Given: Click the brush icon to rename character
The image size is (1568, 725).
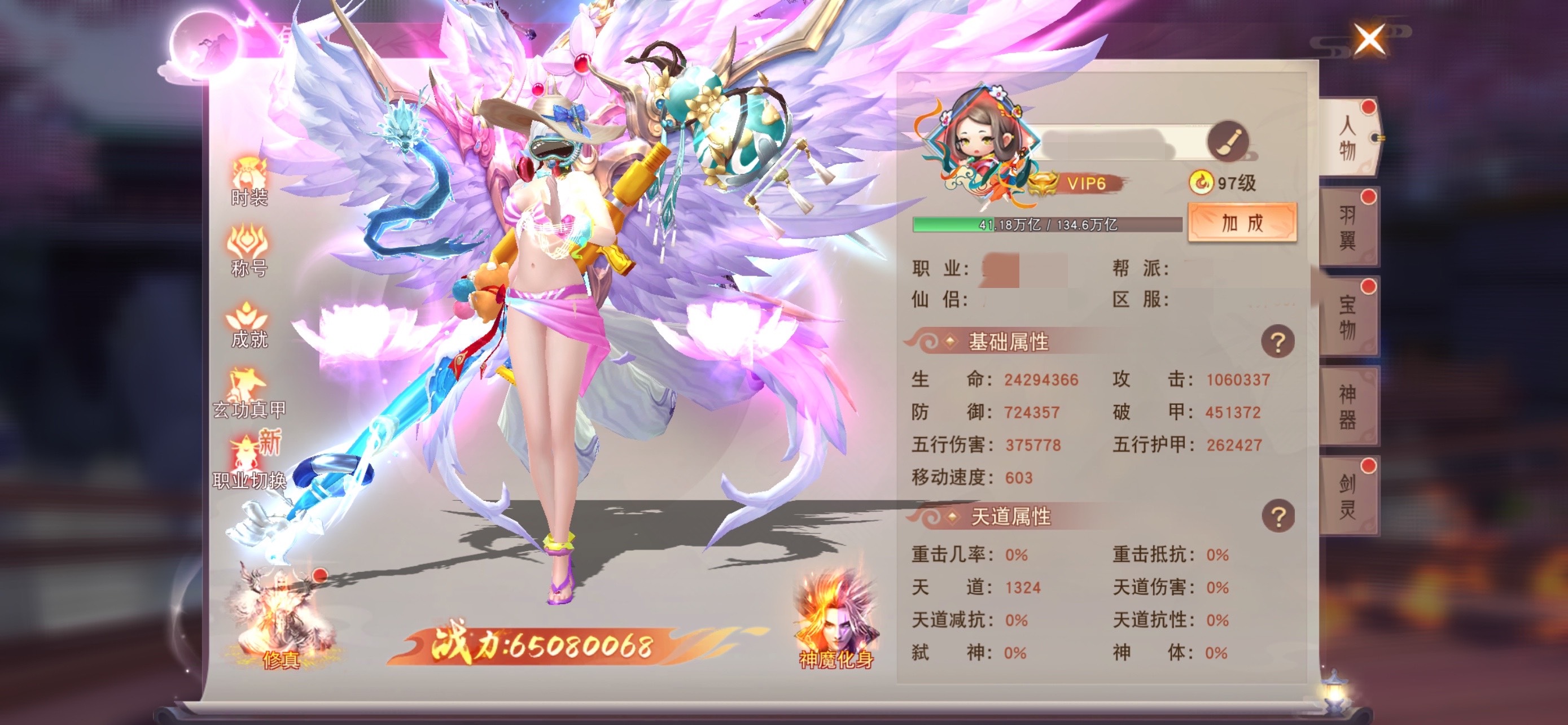Looking at the screenshot, I should click(x=1227, y=141).
